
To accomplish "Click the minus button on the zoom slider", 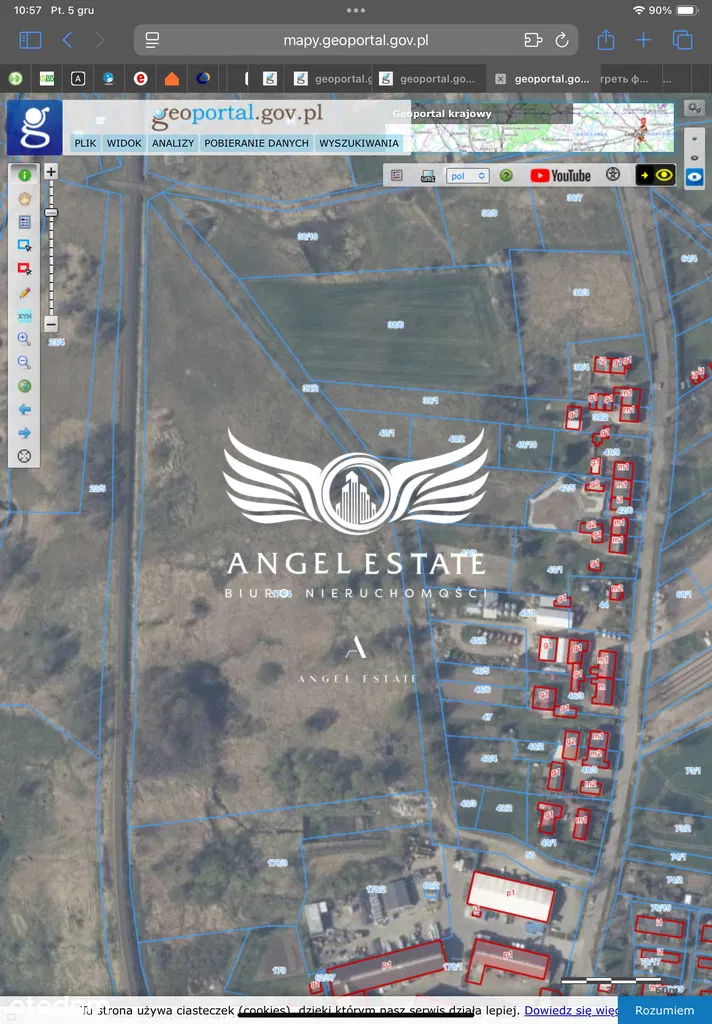I will click(x=51, y=324).
